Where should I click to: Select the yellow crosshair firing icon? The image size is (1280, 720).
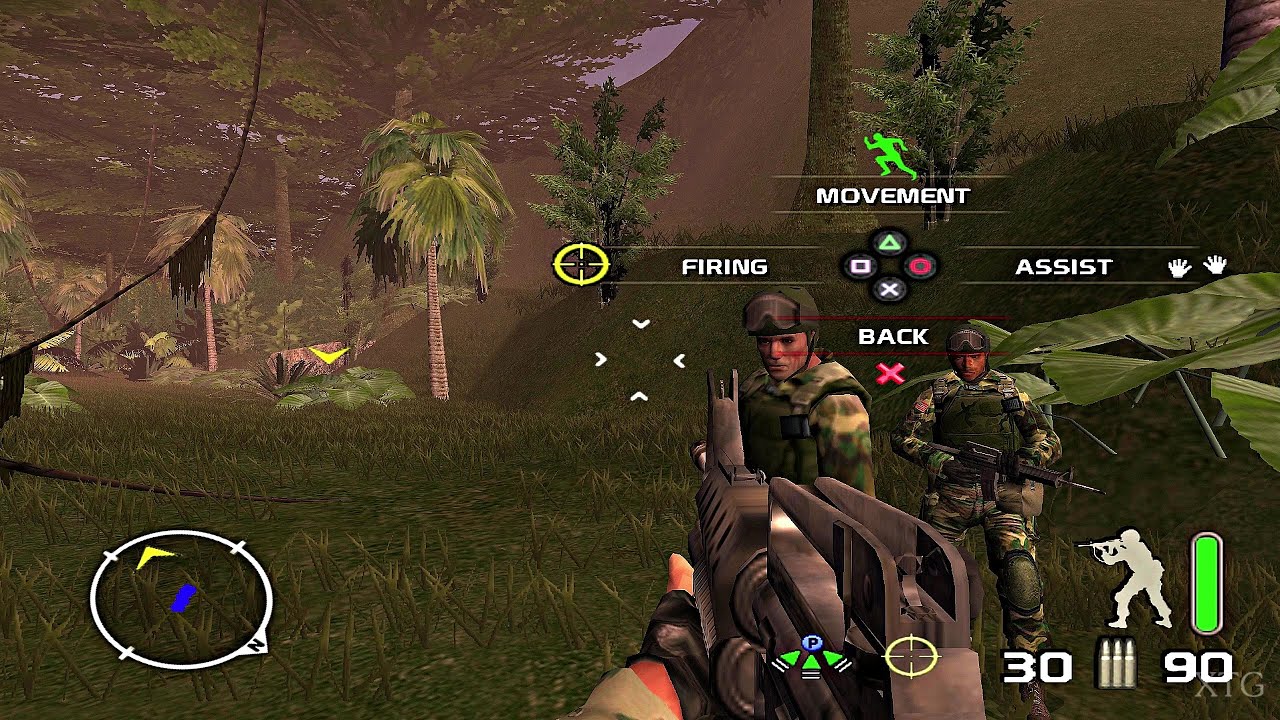pos(581,264)
